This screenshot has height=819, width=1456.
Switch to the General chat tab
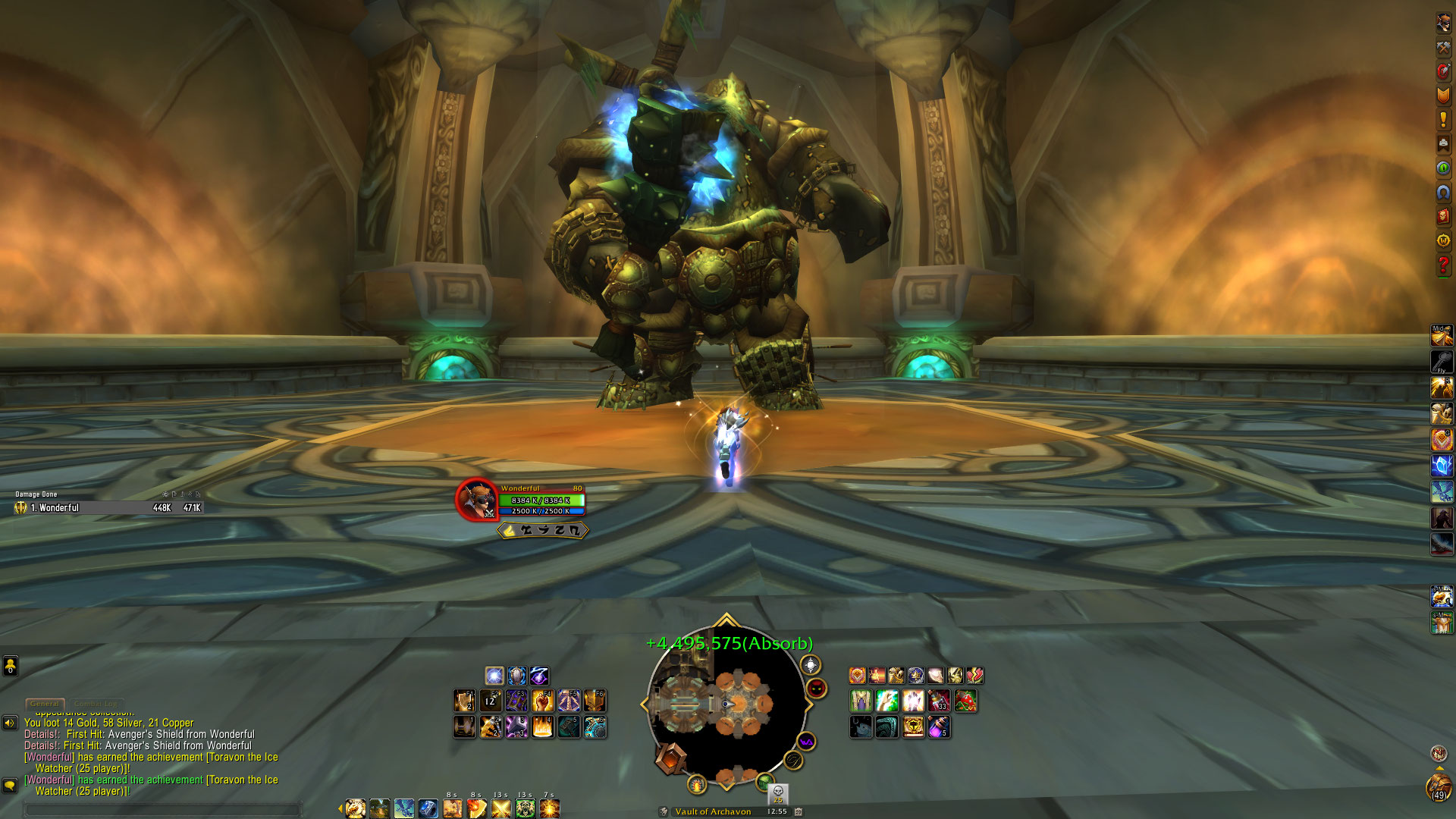(x=45, y=704)
